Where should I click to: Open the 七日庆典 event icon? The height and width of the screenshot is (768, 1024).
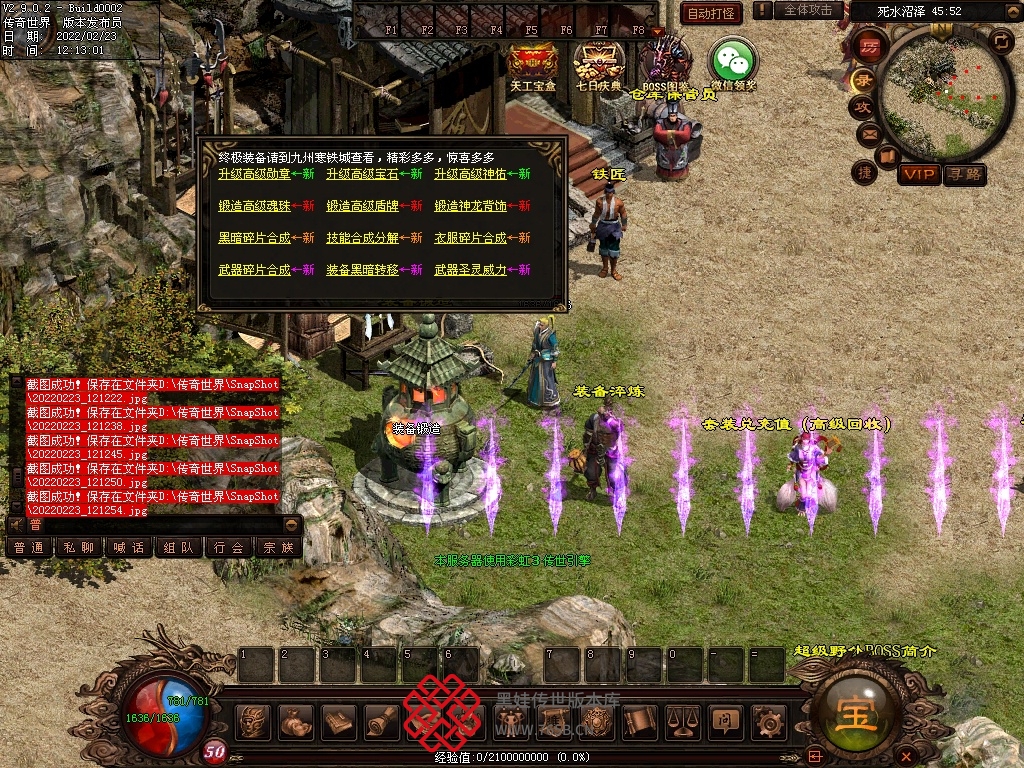598,63
